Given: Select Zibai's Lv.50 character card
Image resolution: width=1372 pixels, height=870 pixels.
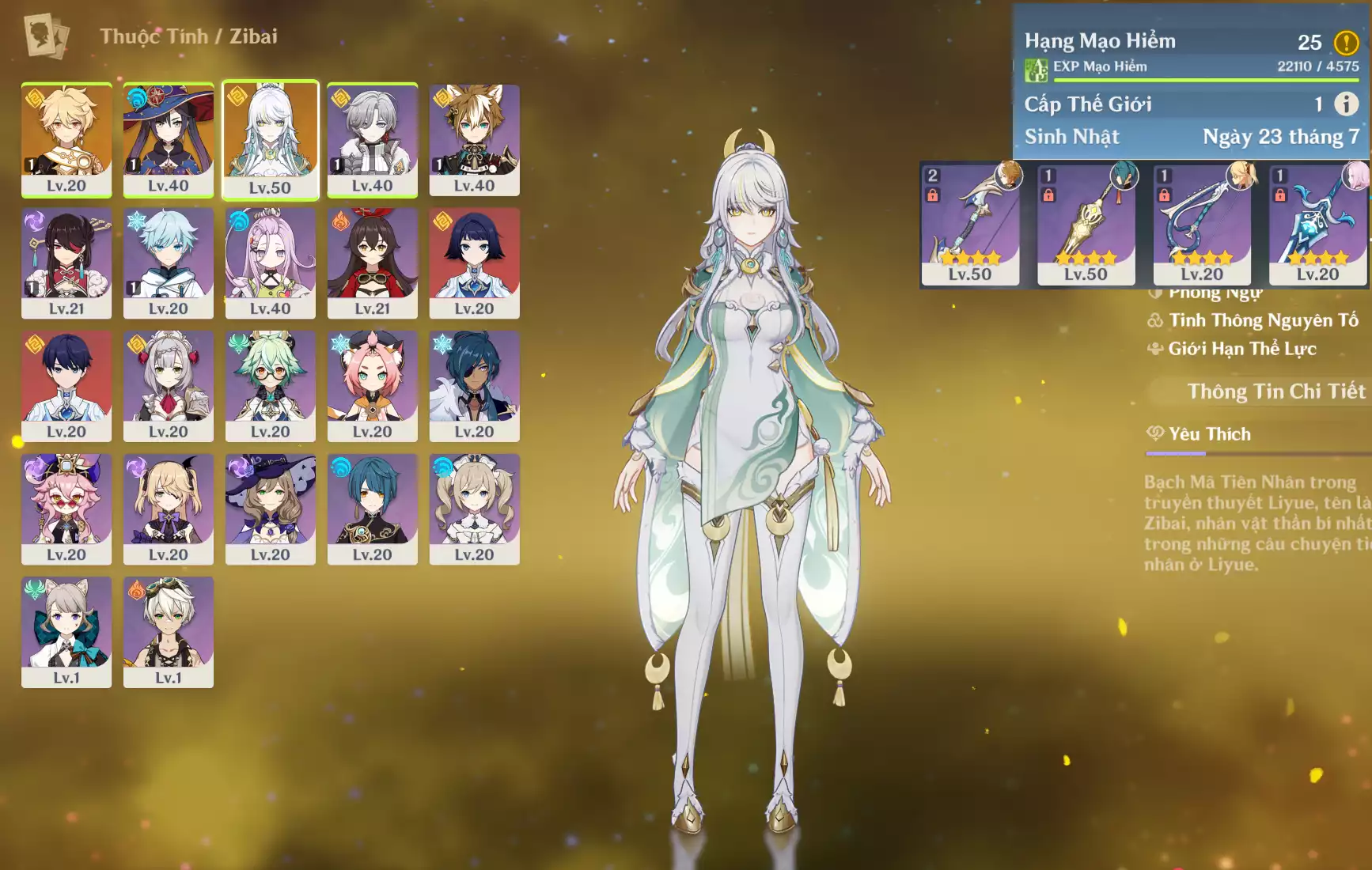Looking at the screenshot, I should point(270,139).
